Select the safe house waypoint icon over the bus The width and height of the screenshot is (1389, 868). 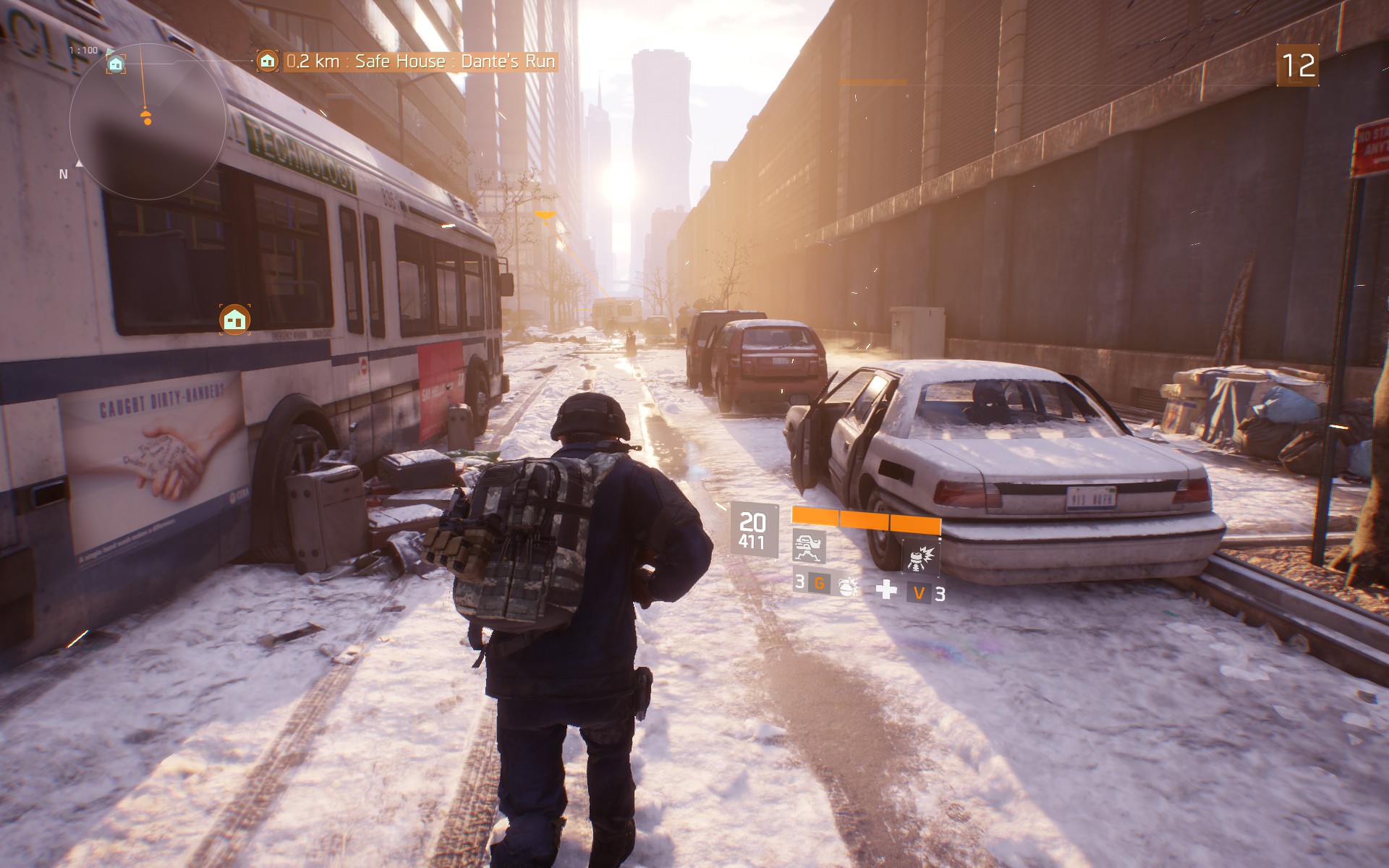click(234, 319)
